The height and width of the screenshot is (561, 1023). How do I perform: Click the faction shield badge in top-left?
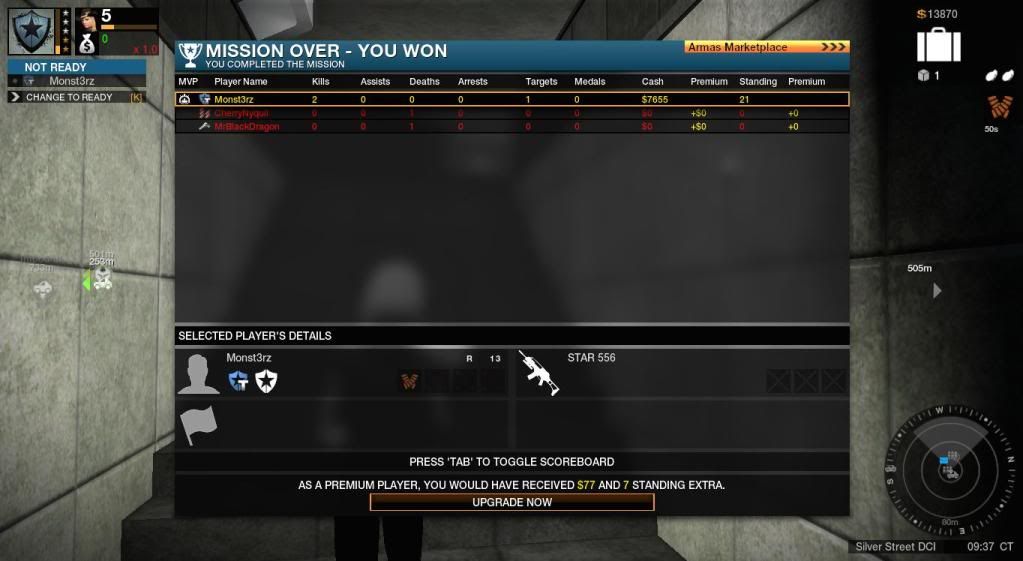[31, 31]
